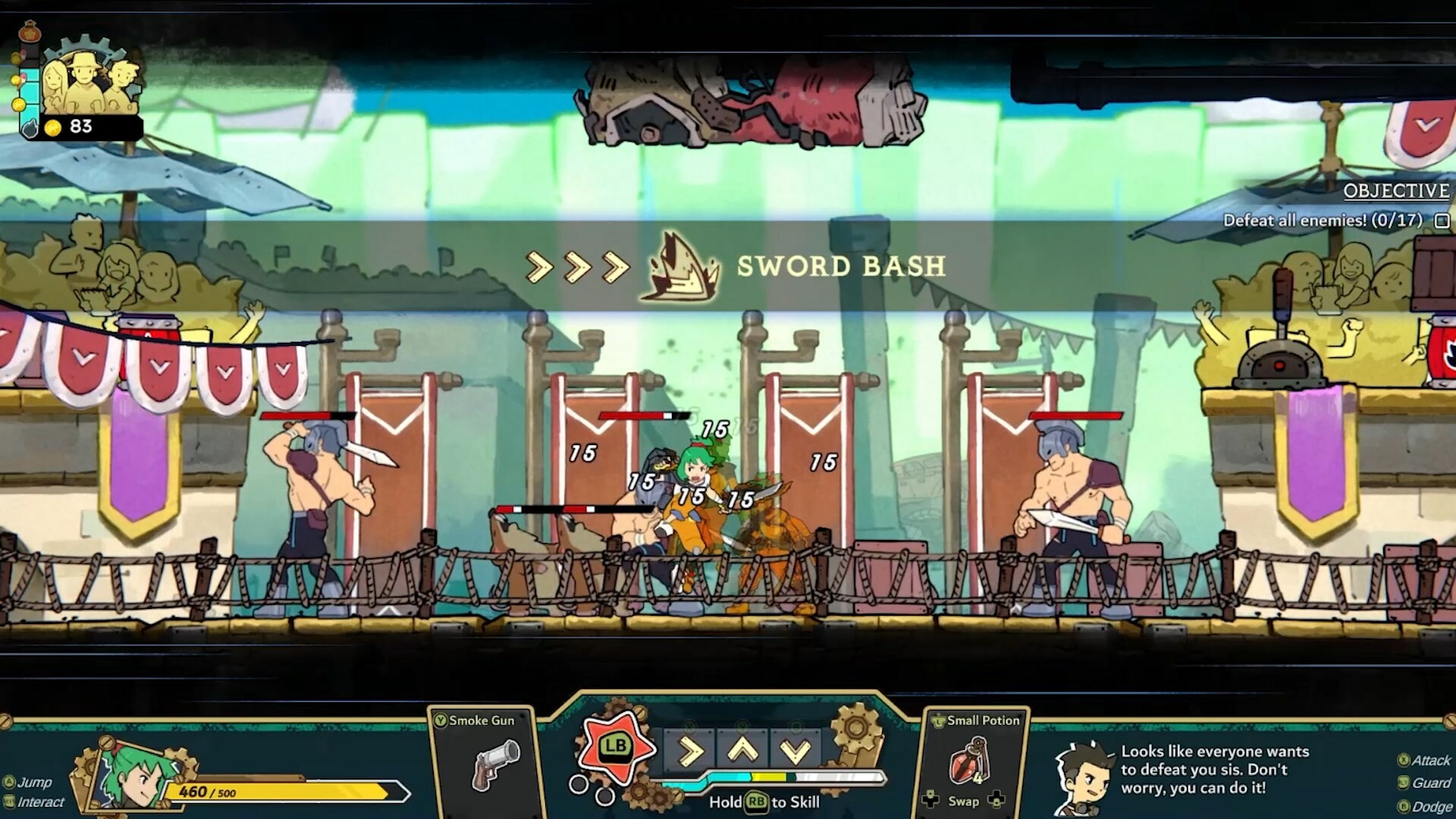Open the Objective tracker panel
Viewport: 1456px width, 819px height.
1395,191
